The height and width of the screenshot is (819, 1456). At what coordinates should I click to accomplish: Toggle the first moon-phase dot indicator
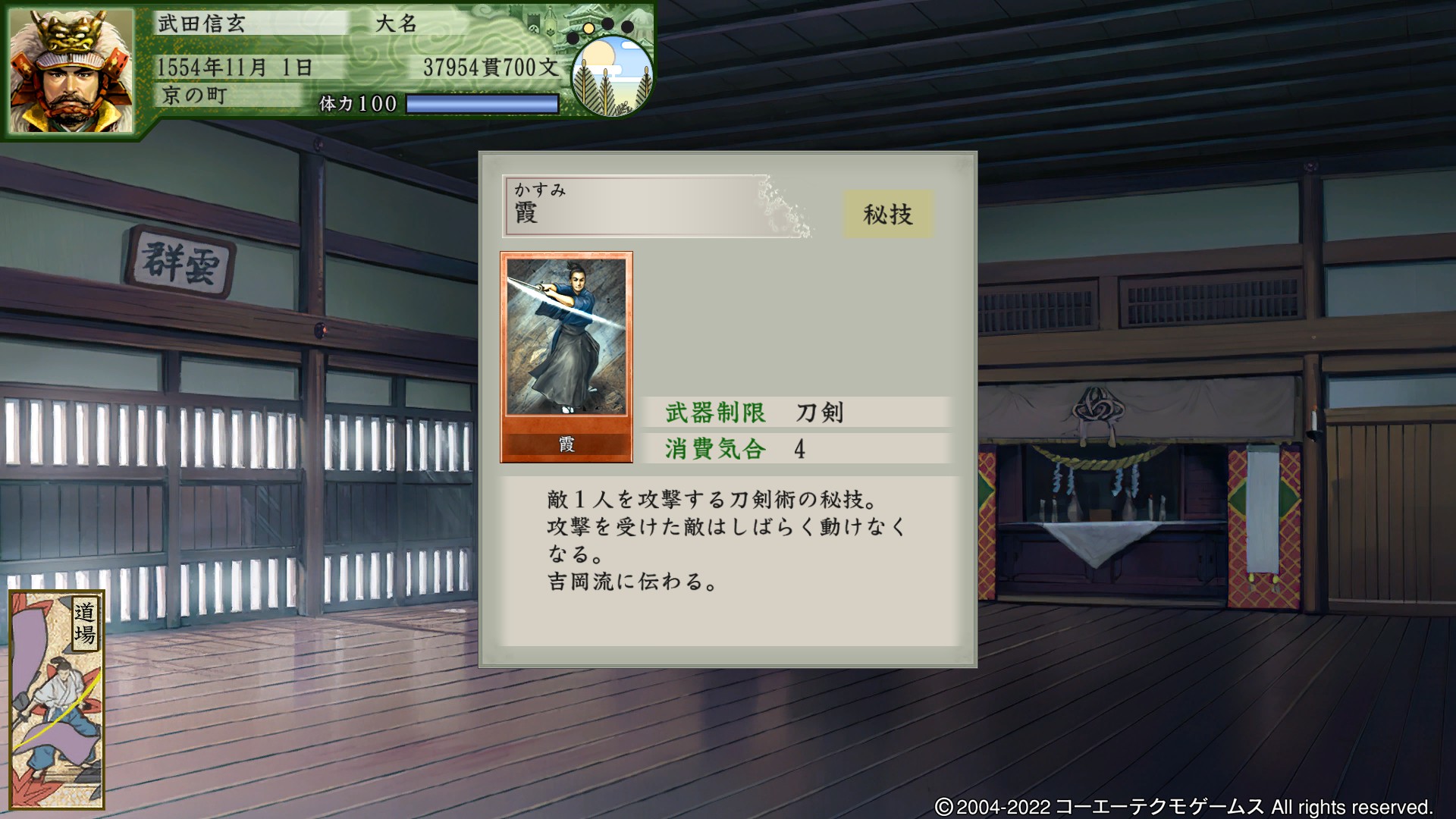pos(573,39)
